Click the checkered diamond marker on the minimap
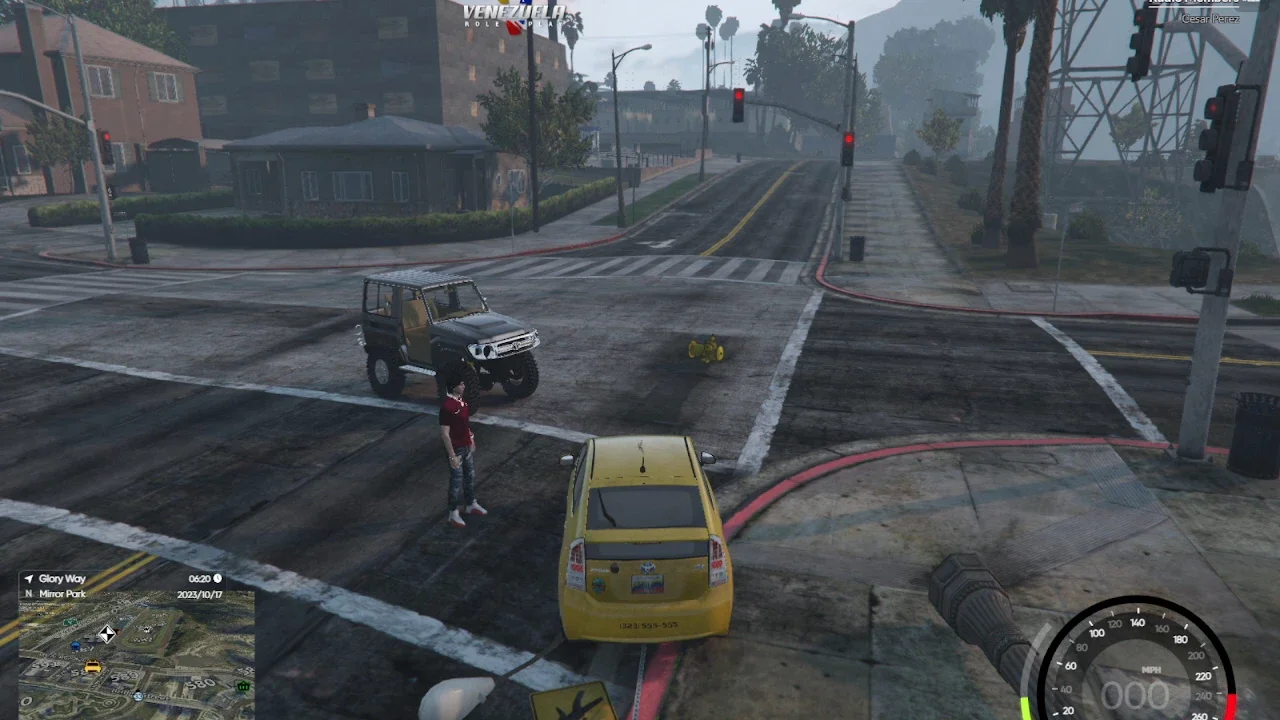This screenshot has width=1280, height=720. pos(107,633)
